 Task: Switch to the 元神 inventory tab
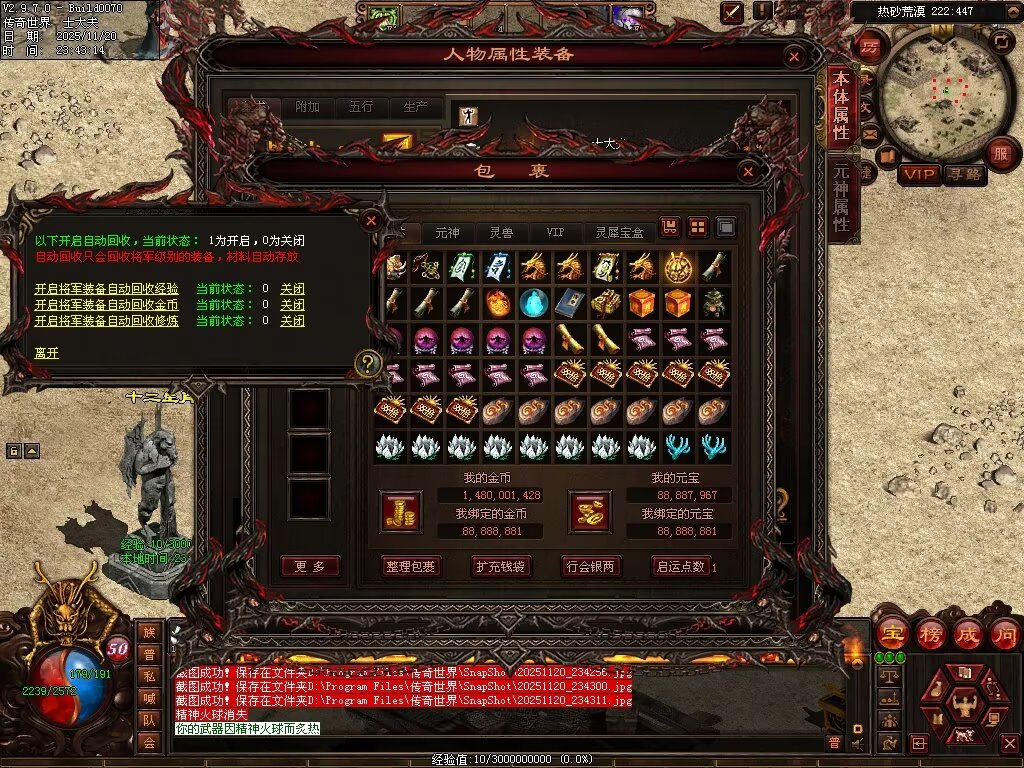pos(447,232)
